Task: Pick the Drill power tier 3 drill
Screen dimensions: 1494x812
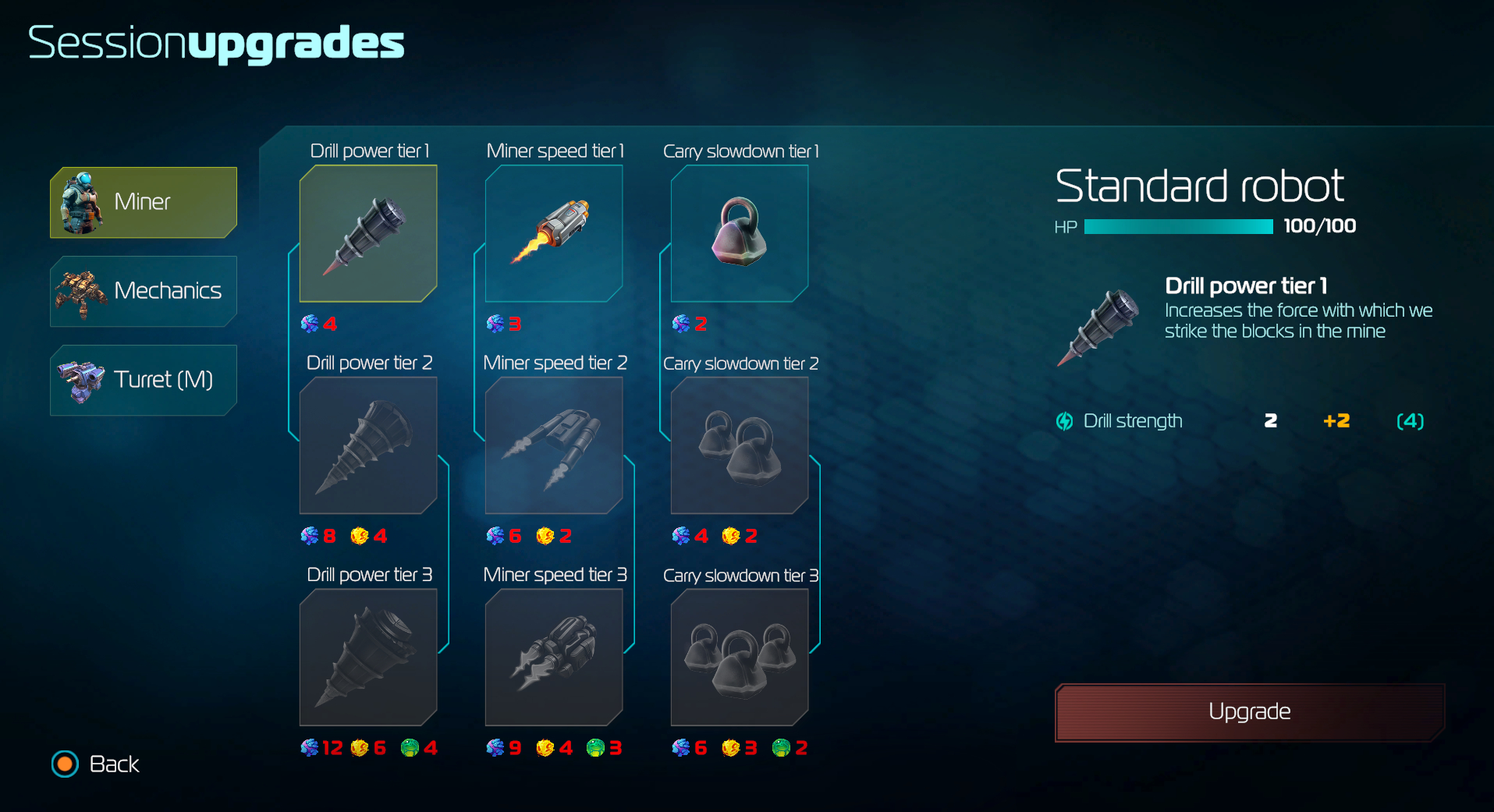Action: [x=368, y=658]
